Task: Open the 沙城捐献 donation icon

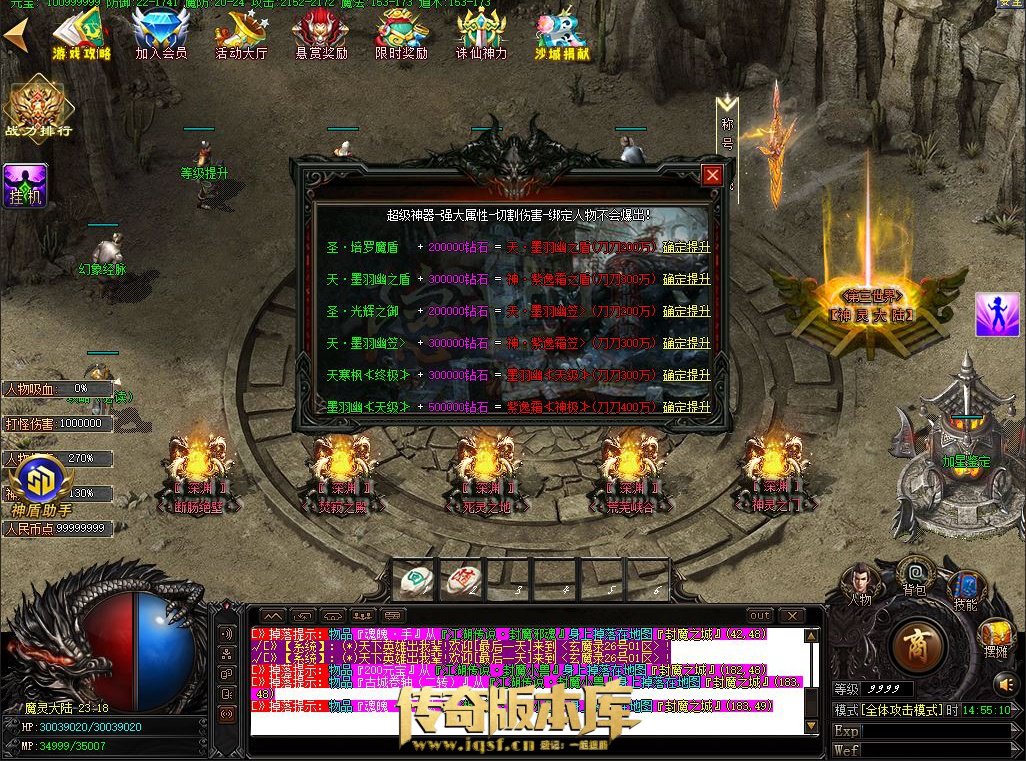Action: pos(561,35)
